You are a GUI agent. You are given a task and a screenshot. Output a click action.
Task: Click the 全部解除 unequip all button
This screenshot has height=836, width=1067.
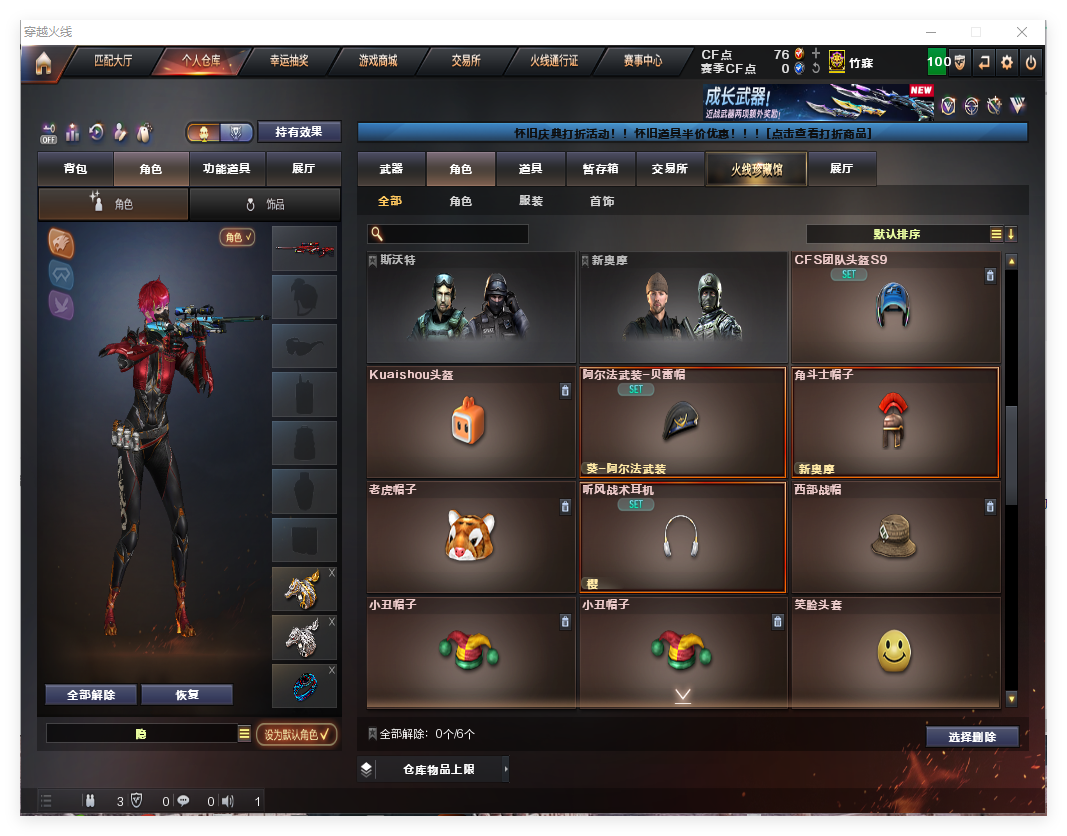(90, 695)
